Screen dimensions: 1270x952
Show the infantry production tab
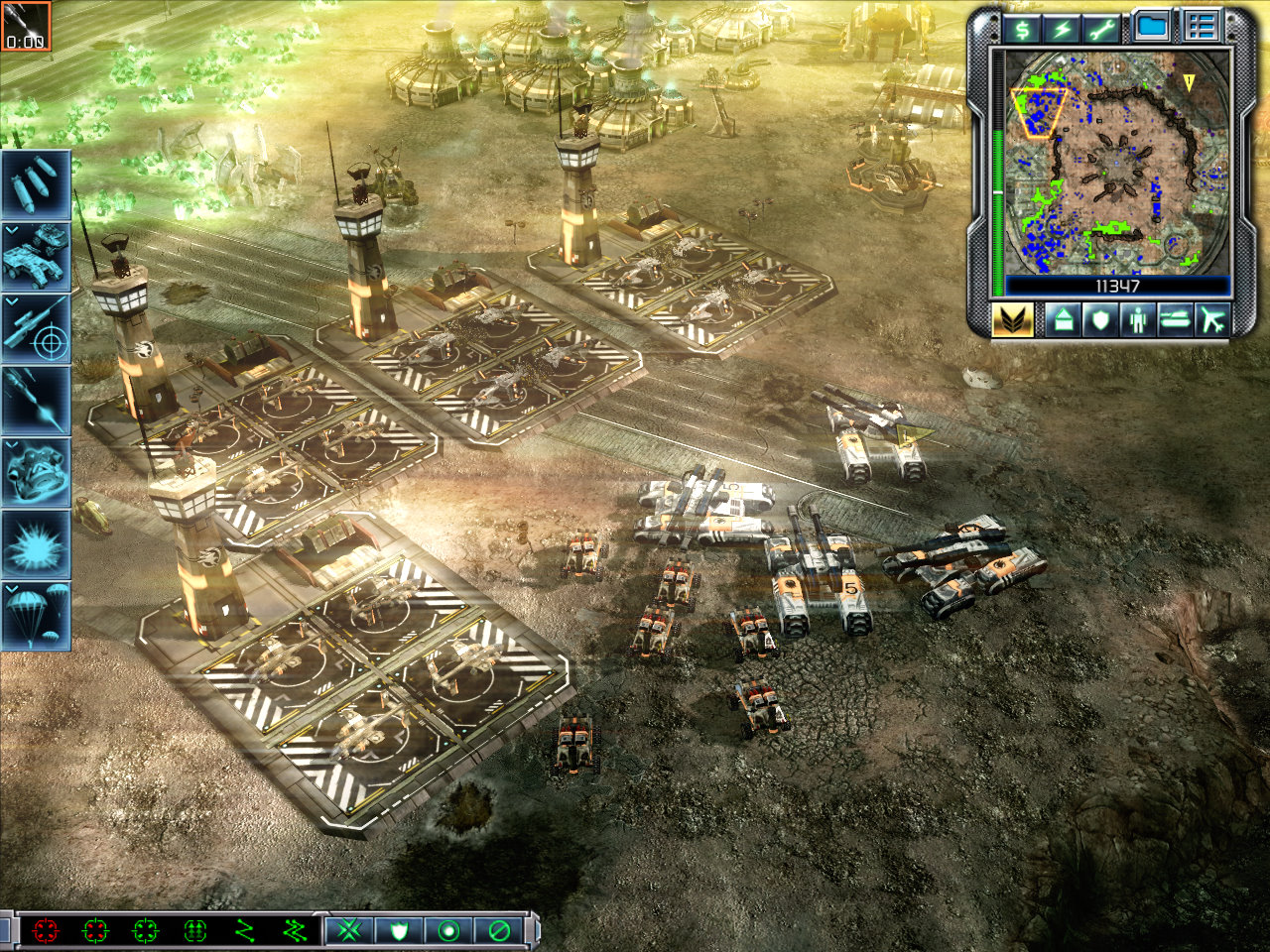pyautogui.click(x=1137, y=320)
